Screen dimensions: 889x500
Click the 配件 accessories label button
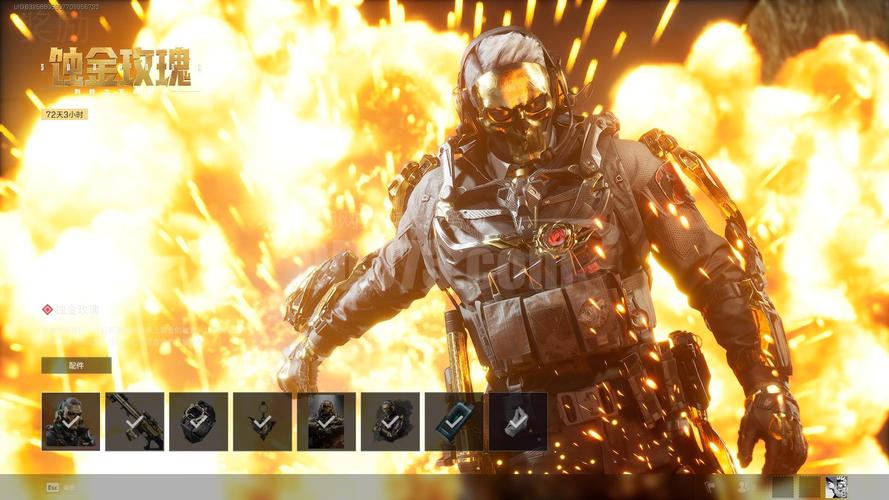pyautogui.click(x=76, y=366)
